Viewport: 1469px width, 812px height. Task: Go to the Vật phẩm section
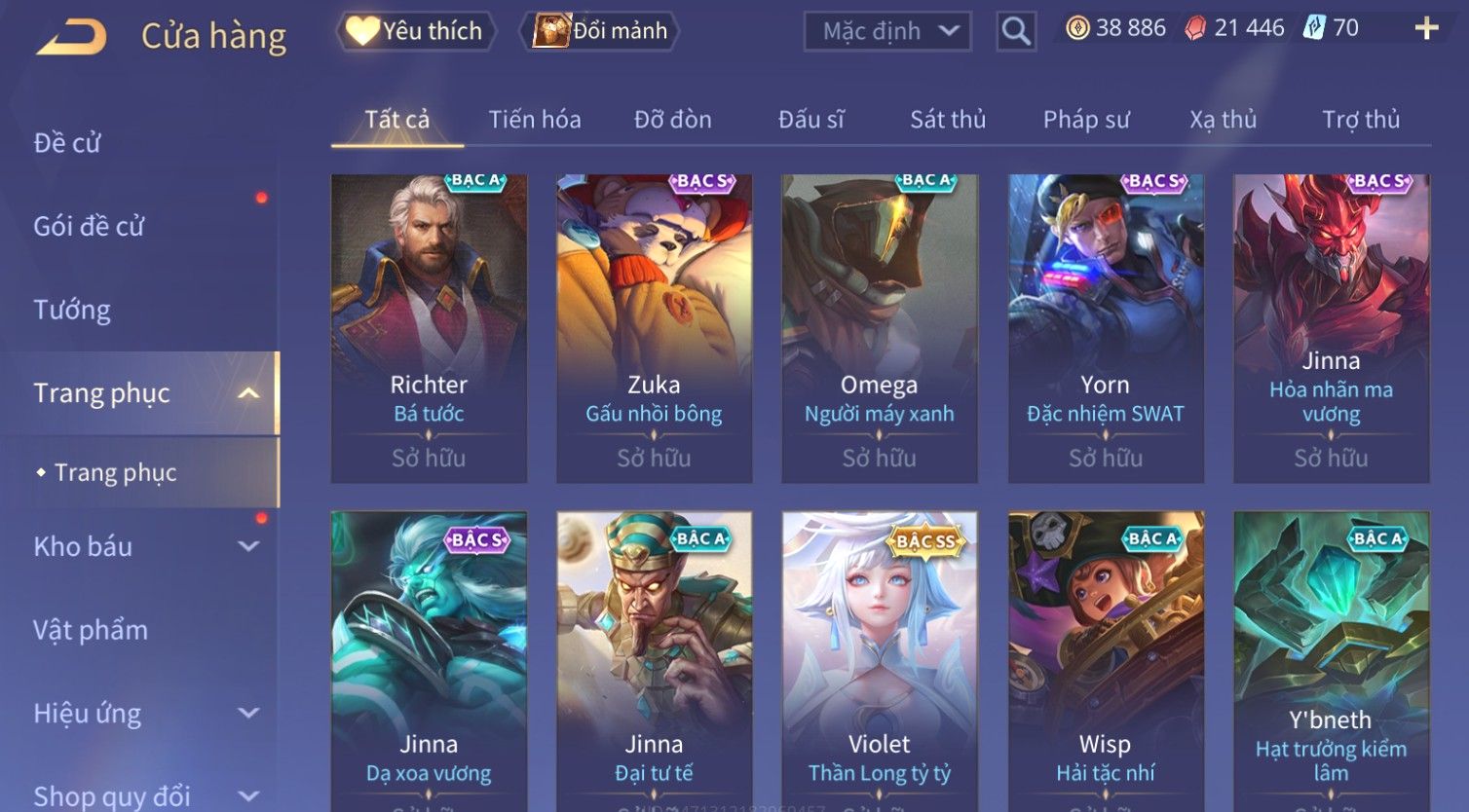[x=91, y=630]
